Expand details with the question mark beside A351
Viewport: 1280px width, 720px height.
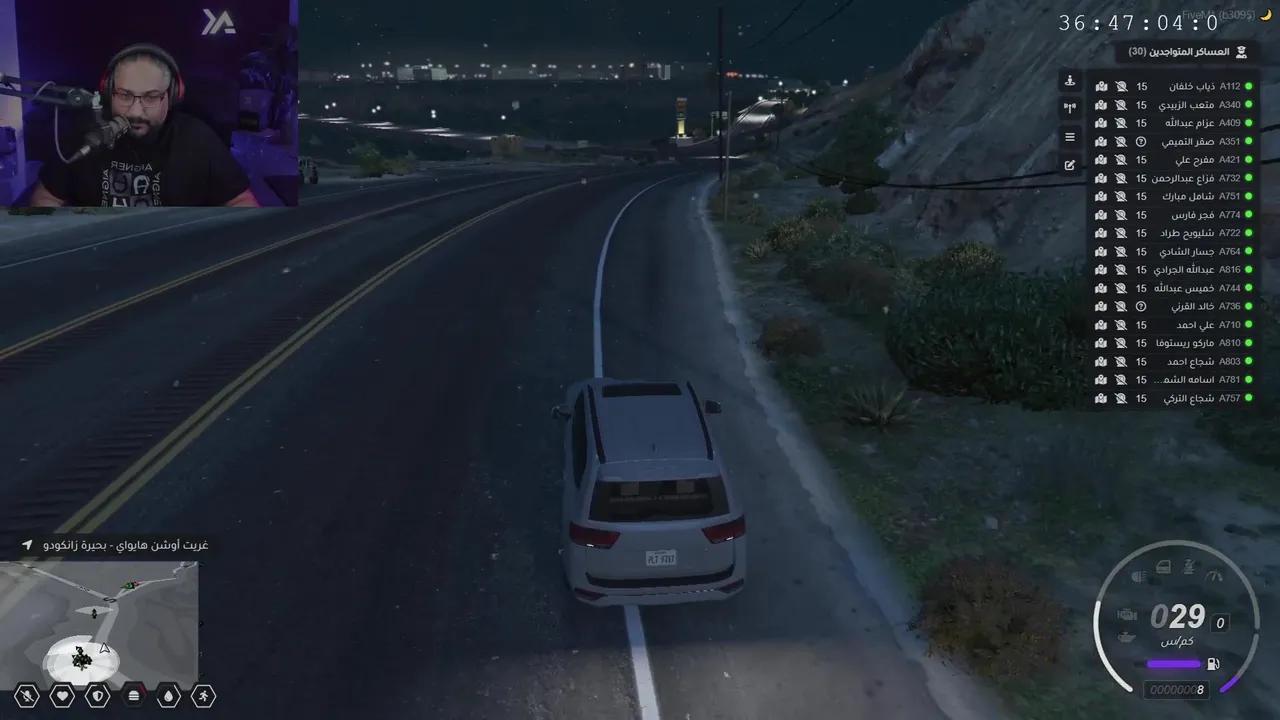(x=1140, y=141)
